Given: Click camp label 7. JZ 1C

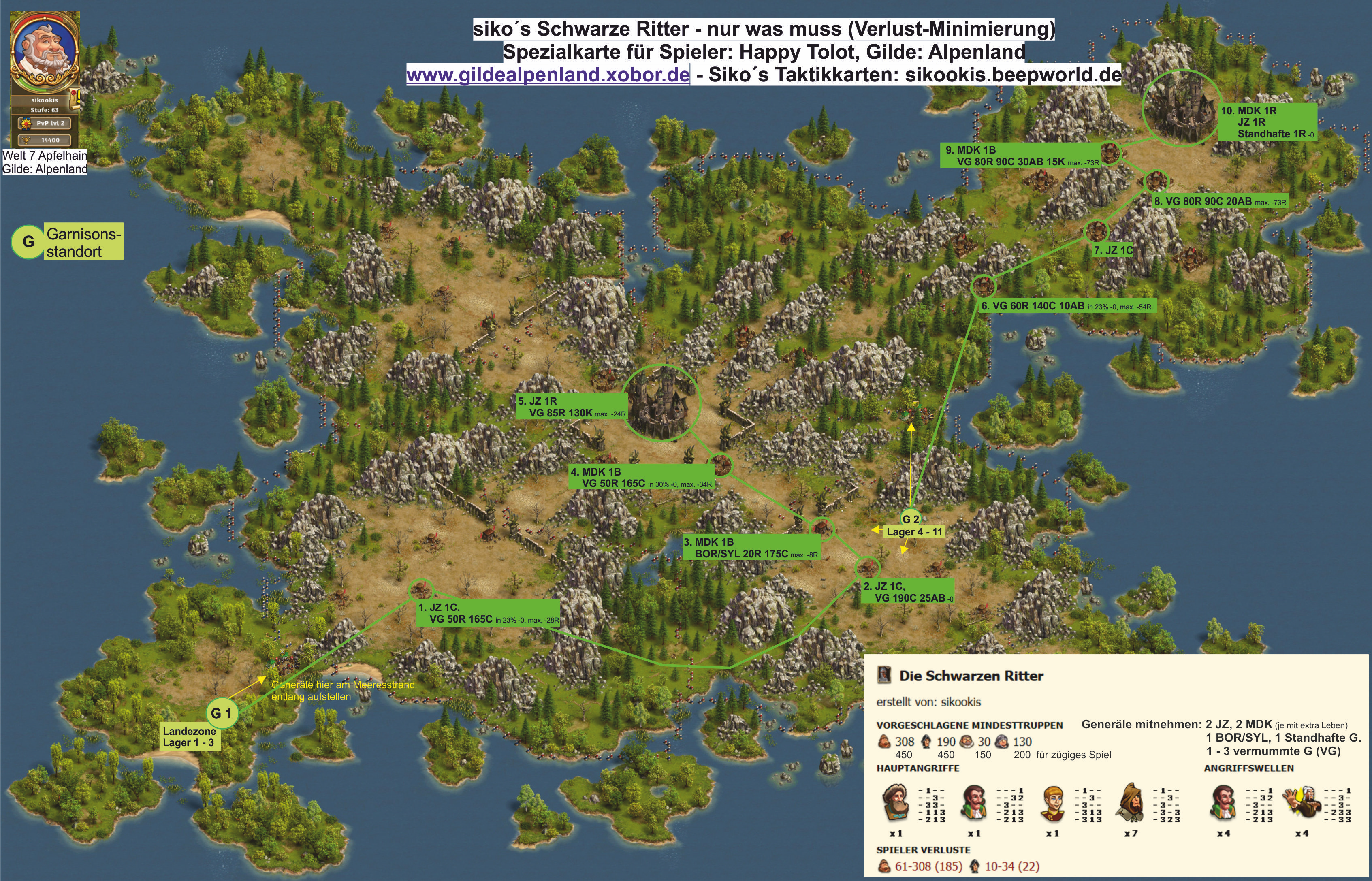Looking at the screenshot, I should pyautogui.click(x=1112, y=251).
